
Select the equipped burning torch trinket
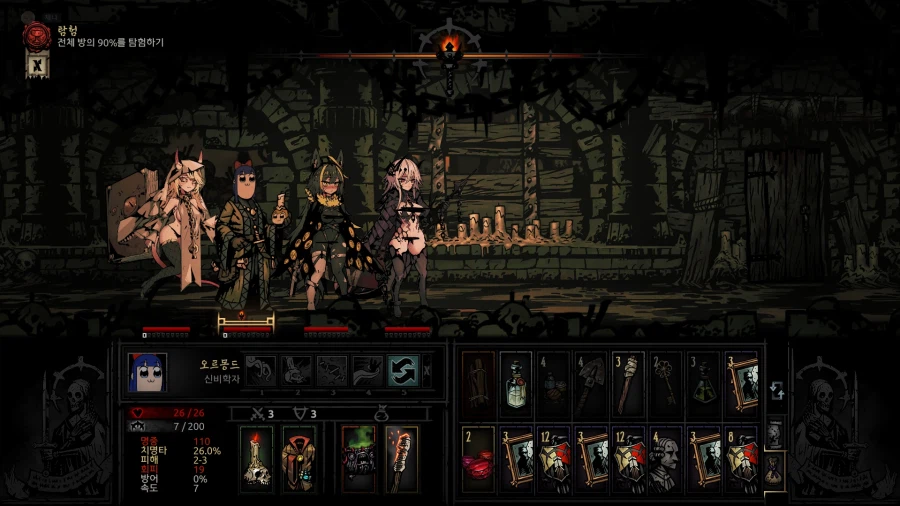[400, 459]
